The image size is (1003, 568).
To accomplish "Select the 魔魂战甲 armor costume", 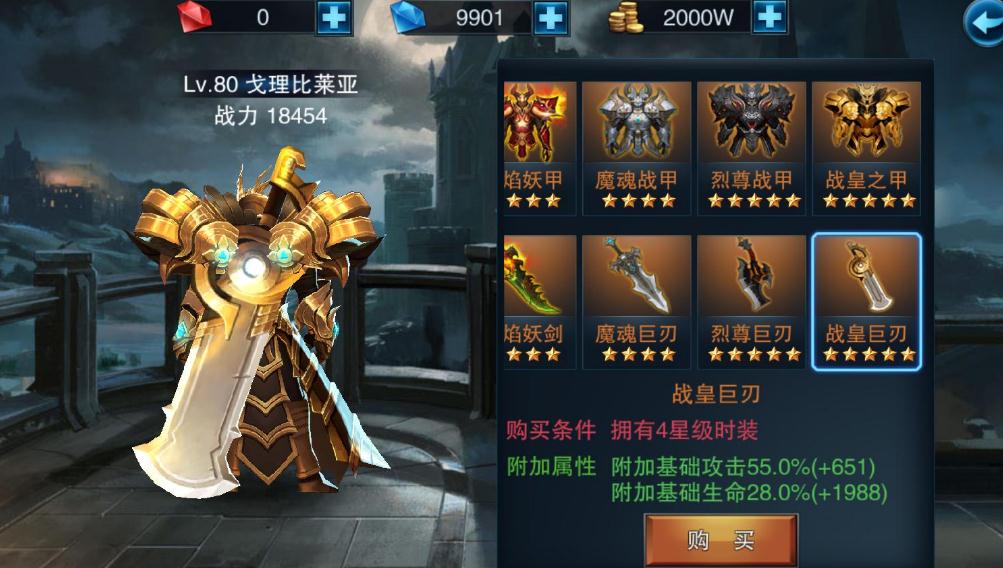I will (637, 147).
